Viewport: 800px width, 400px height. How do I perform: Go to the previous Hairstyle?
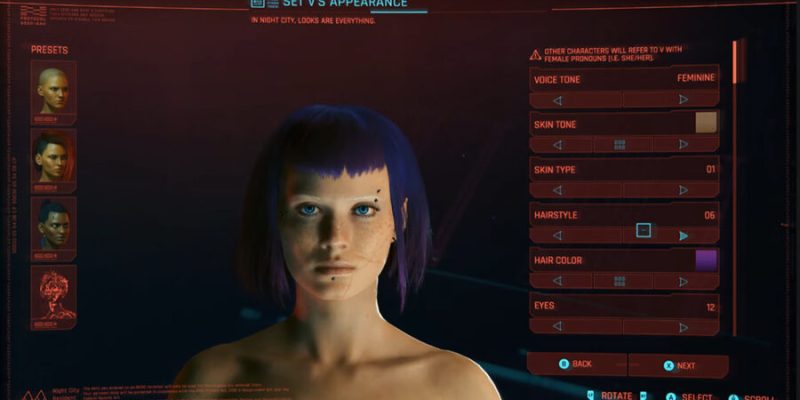tap(557, 235)
